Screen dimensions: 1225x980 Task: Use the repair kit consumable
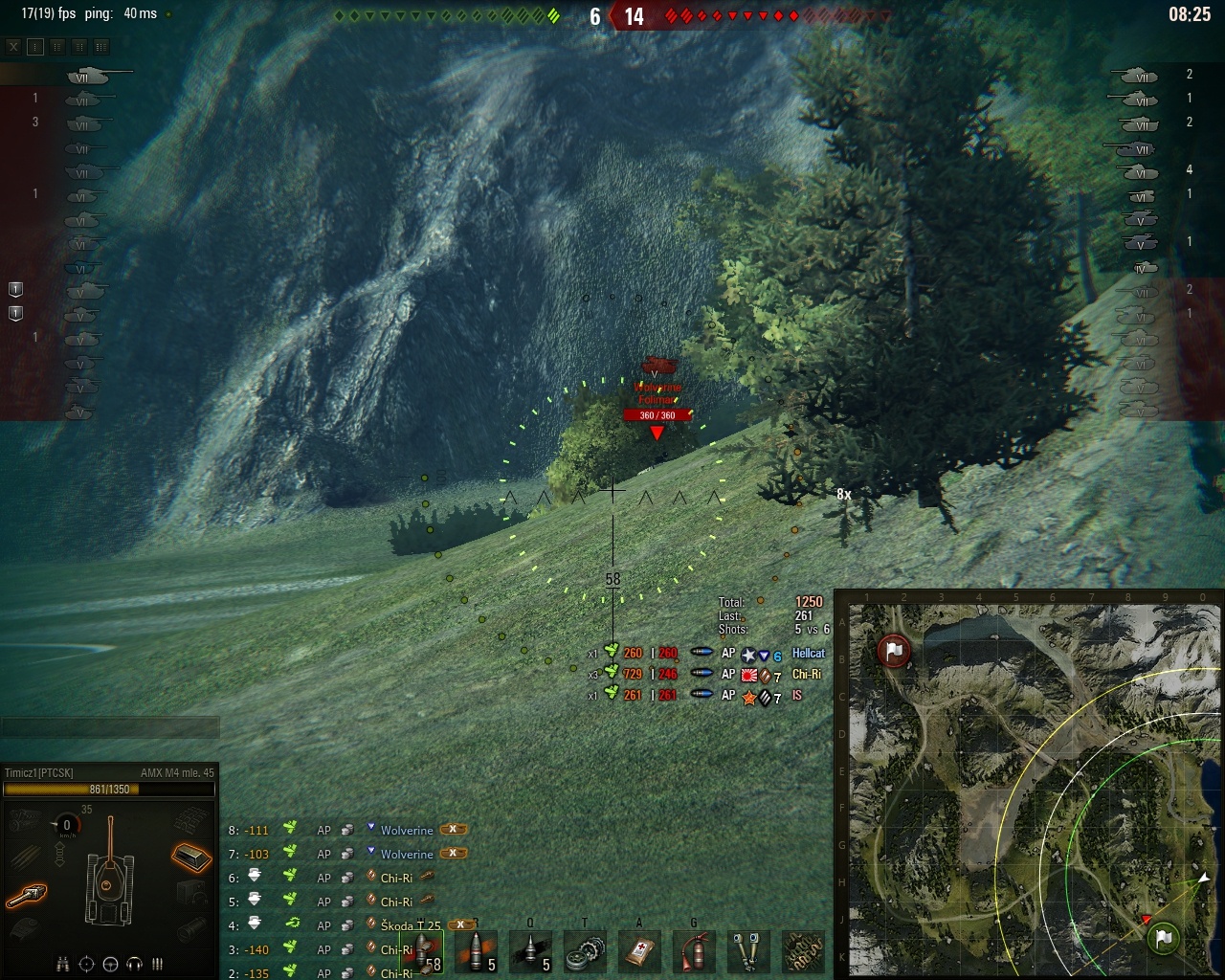point(584,950)
